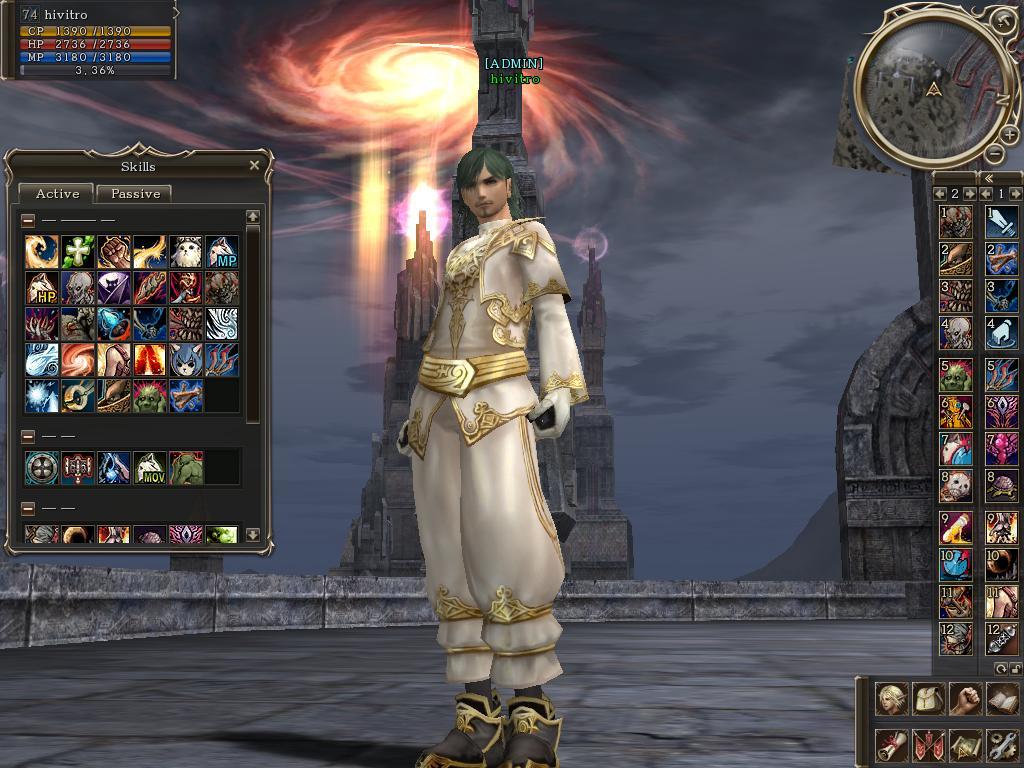Open the character status elf portrait icon
This screenshot has width=1024, height=768.
pos(892,699)
